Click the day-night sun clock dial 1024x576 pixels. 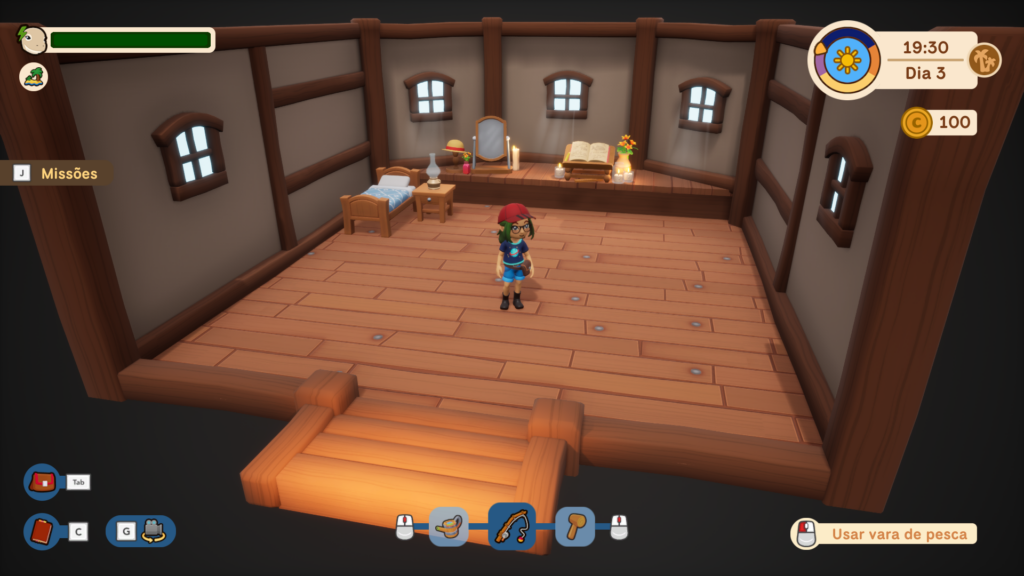(846, 60)
